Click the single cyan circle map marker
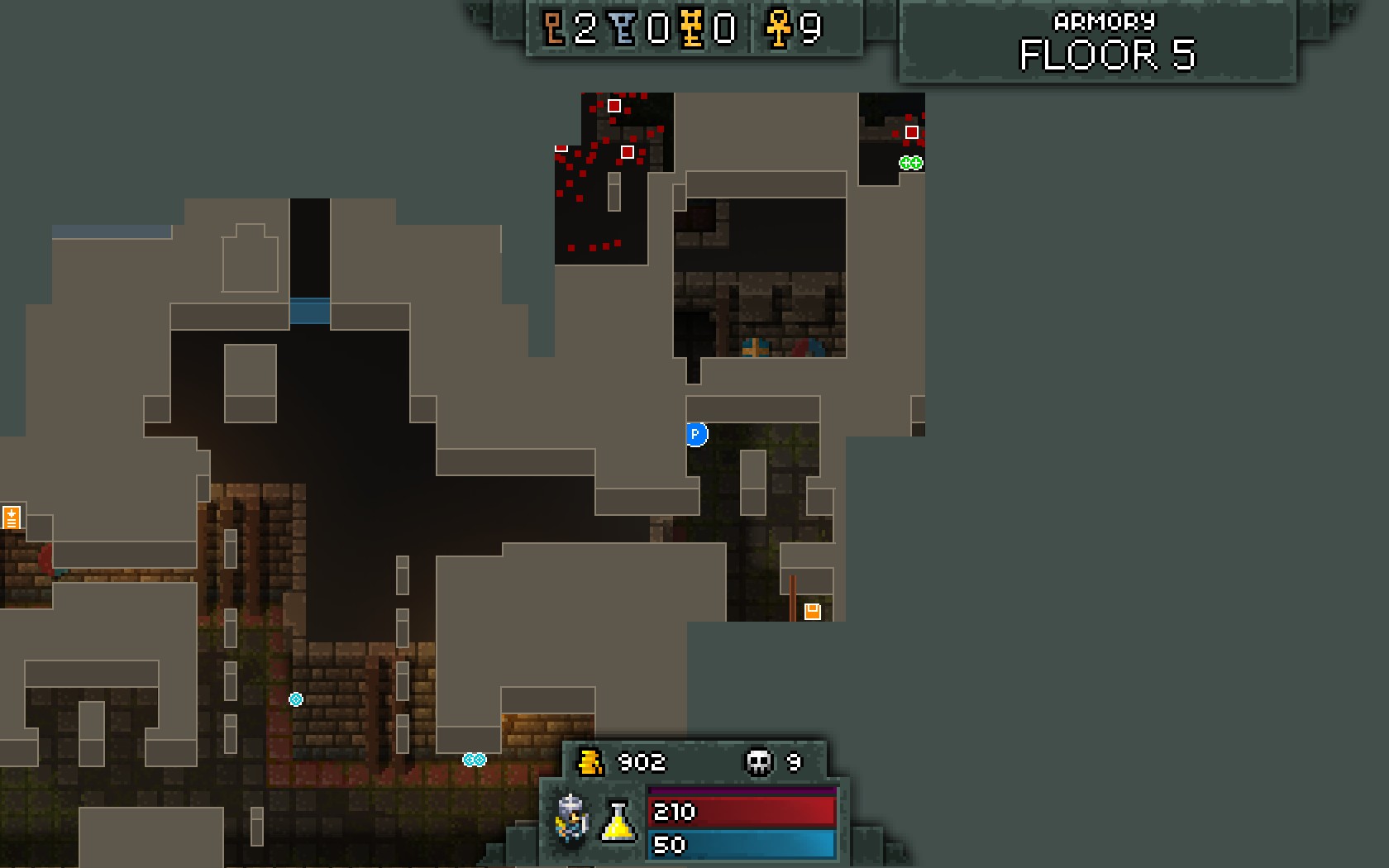1389x868 pixels. tap(296, 699)
